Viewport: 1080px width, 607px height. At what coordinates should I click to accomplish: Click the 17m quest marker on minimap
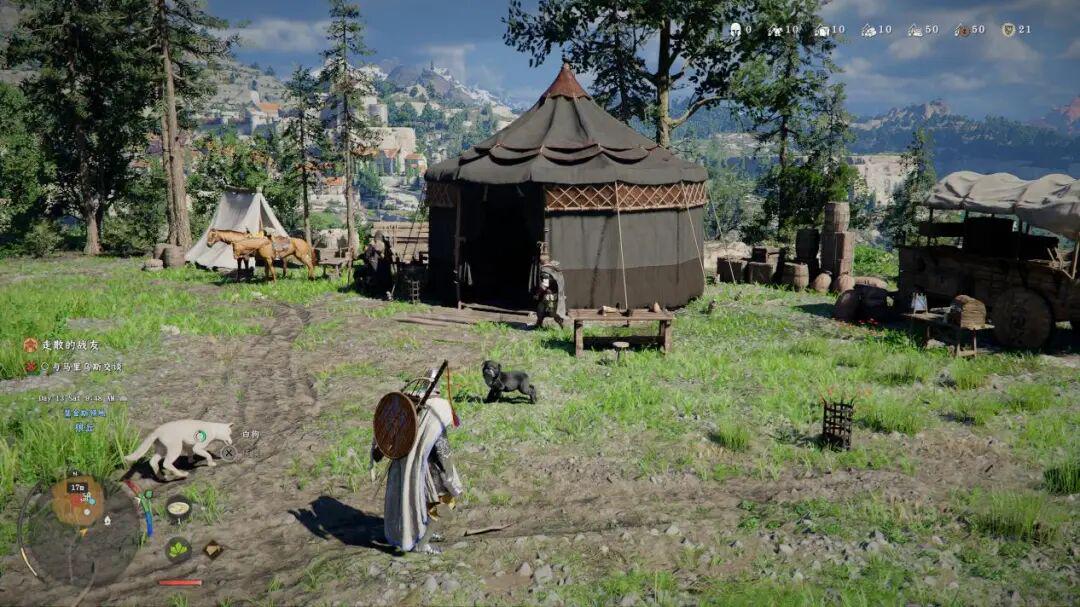(77, 489)
